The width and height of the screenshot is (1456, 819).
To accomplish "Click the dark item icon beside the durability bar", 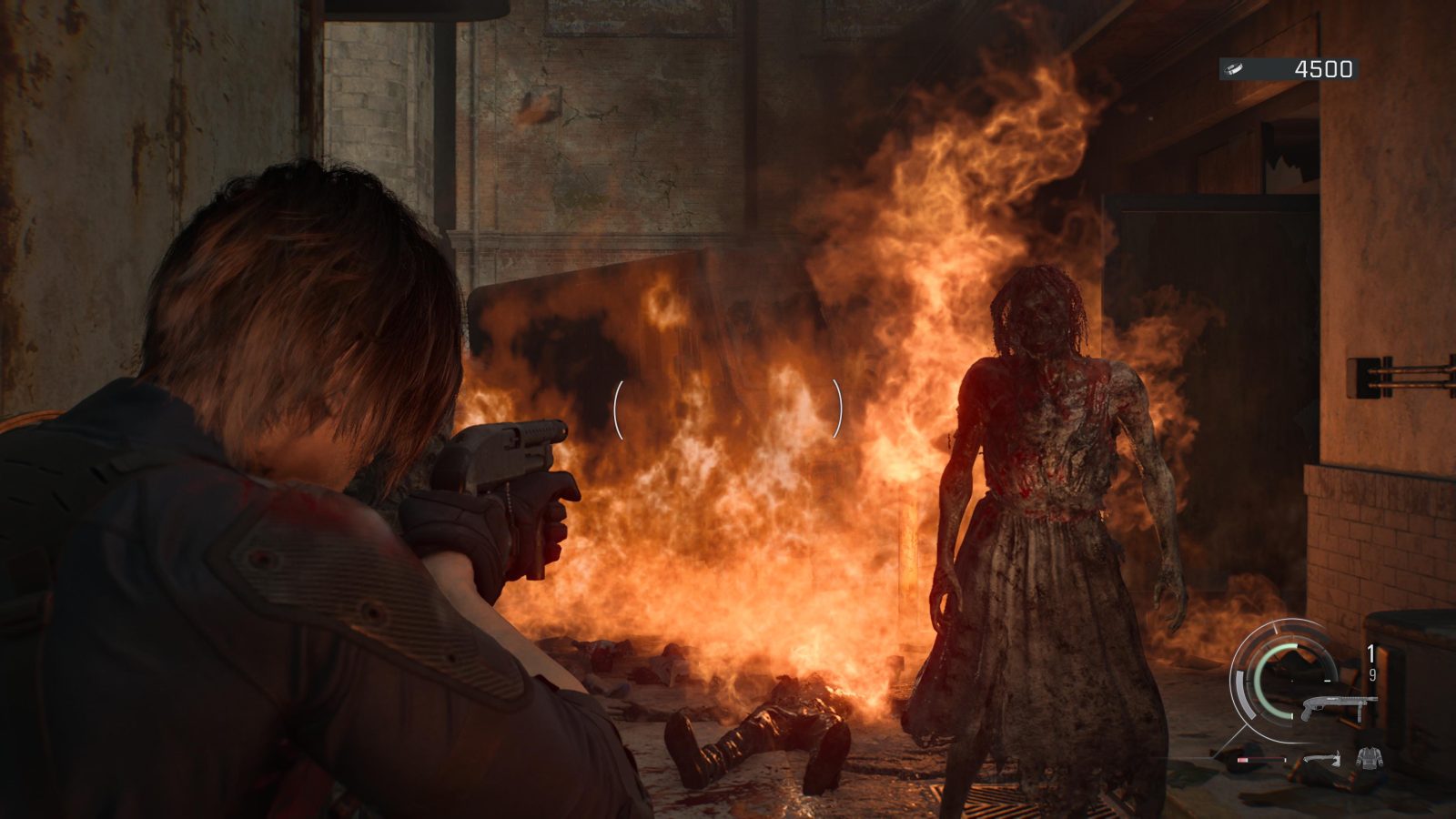I will (1228, 756).
